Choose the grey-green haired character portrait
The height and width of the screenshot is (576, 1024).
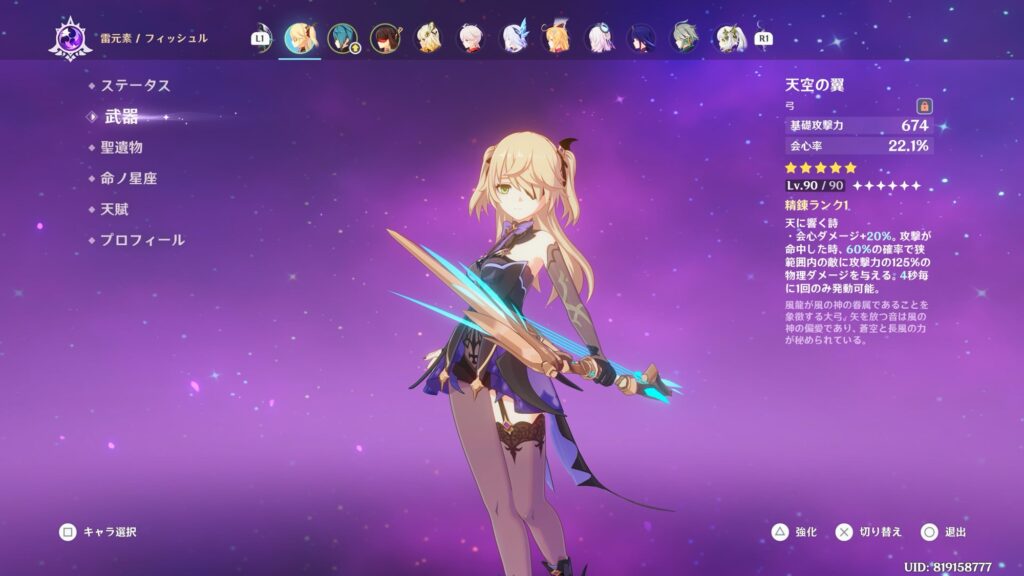pos(685,38)
